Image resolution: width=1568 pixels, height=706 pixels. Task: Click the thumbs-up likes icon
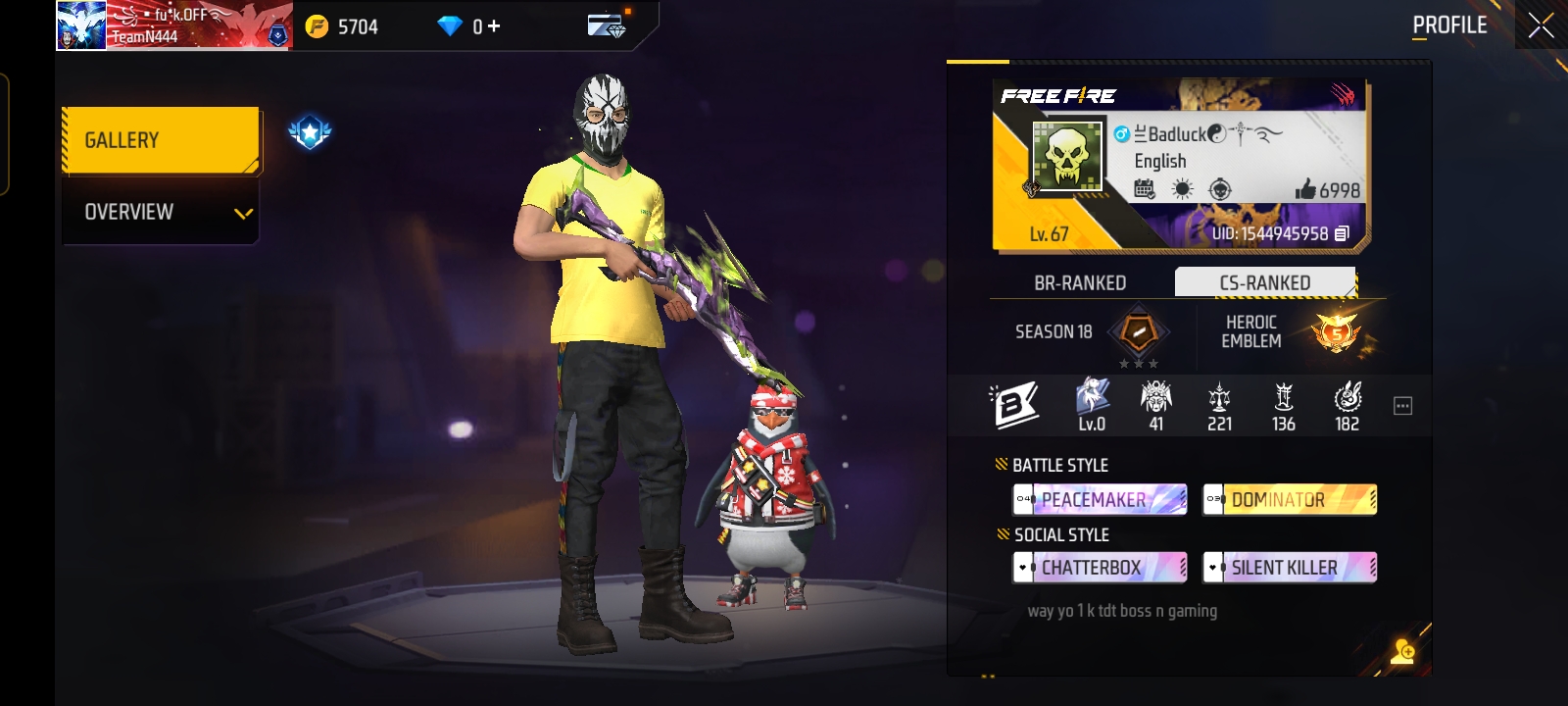(x=1304, y=190)
